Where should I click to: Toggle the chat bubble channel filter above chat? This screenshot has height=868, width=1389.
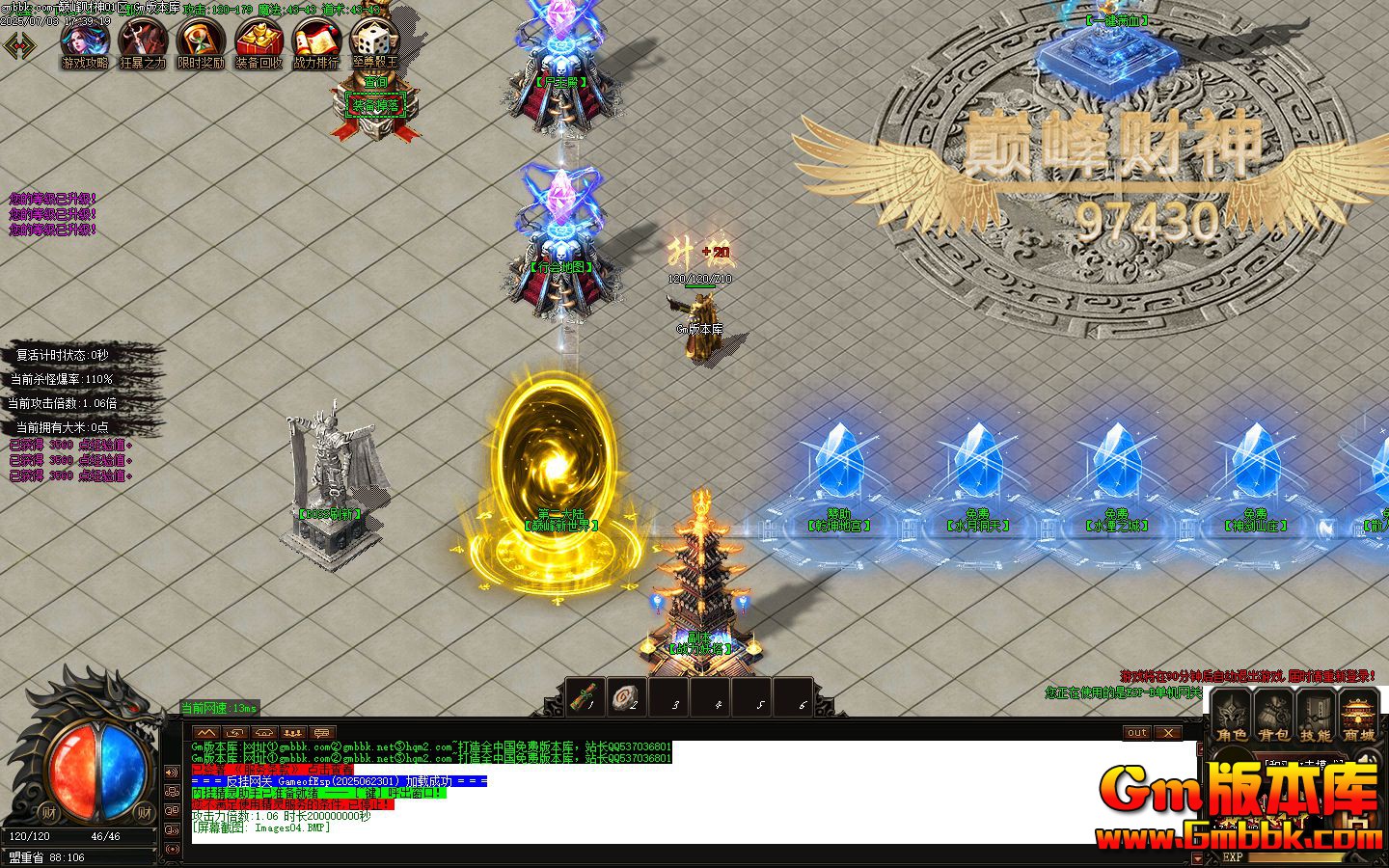[x=321, y=733]
